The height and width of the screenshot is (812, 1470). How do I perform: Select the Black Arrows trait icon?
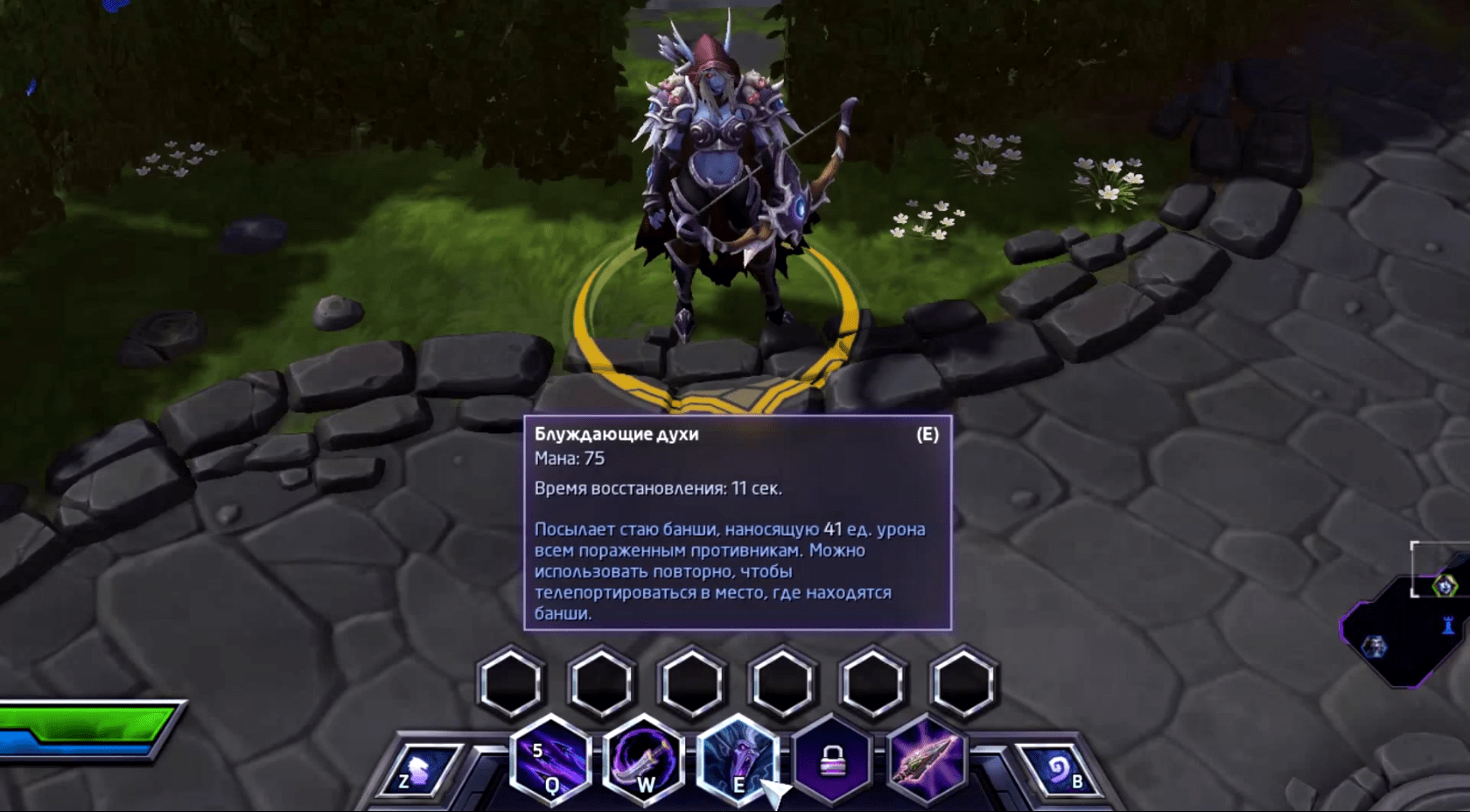pyautogui.click(x=926, y=759)
